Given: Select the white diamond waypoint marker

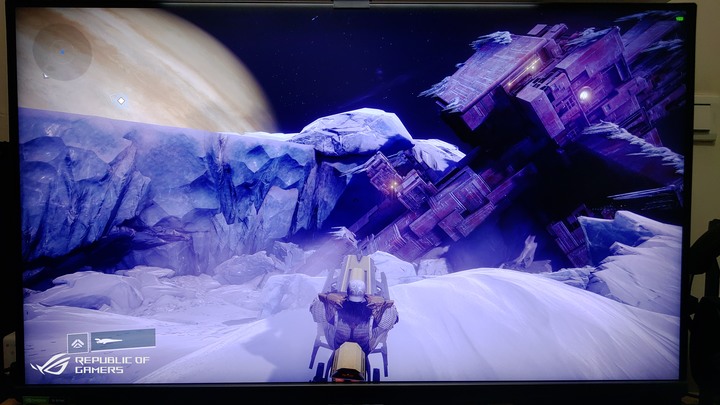Looking at the screenshot, I should pos(121,101).
